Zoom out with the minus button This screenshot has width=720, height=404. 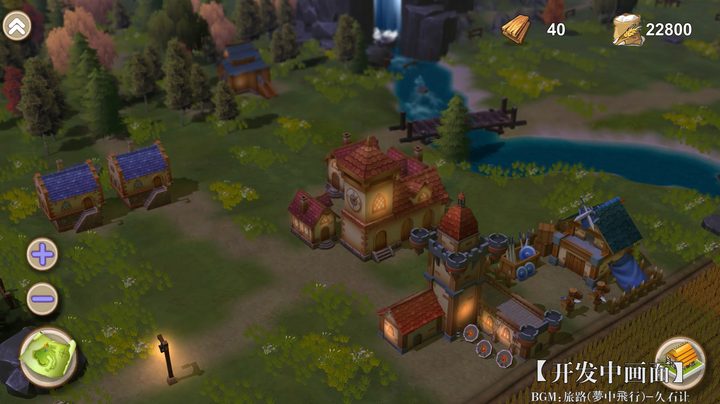pos(42,297)
